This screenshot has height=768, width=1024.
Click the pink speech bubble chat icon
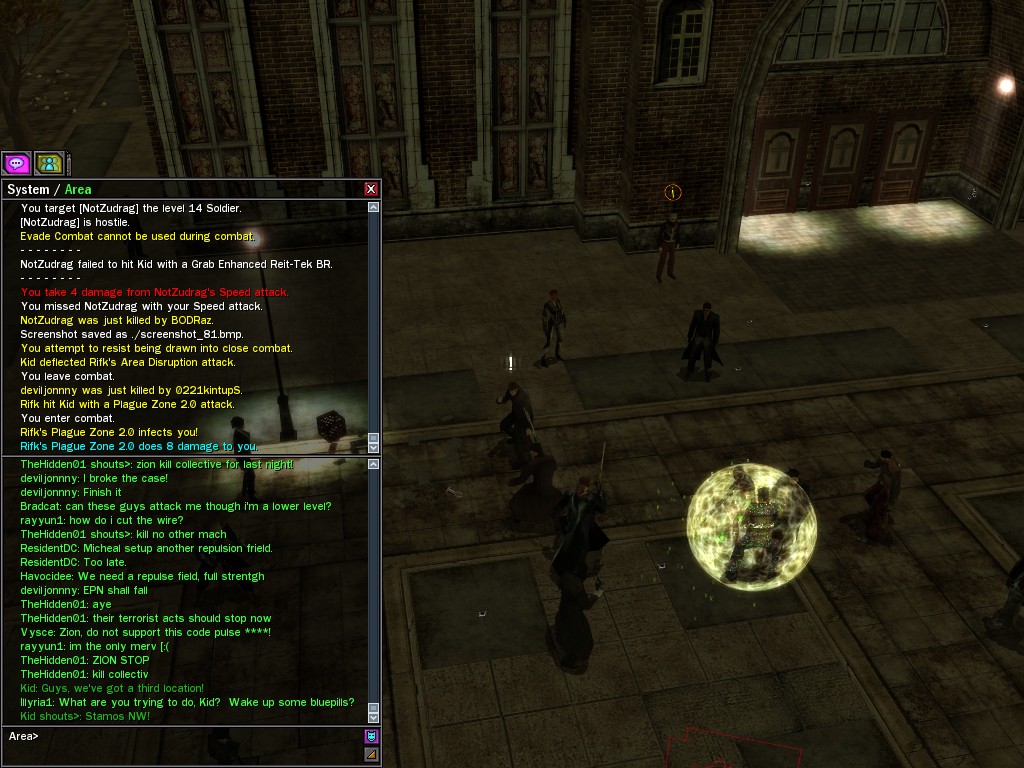coord(16,163)
